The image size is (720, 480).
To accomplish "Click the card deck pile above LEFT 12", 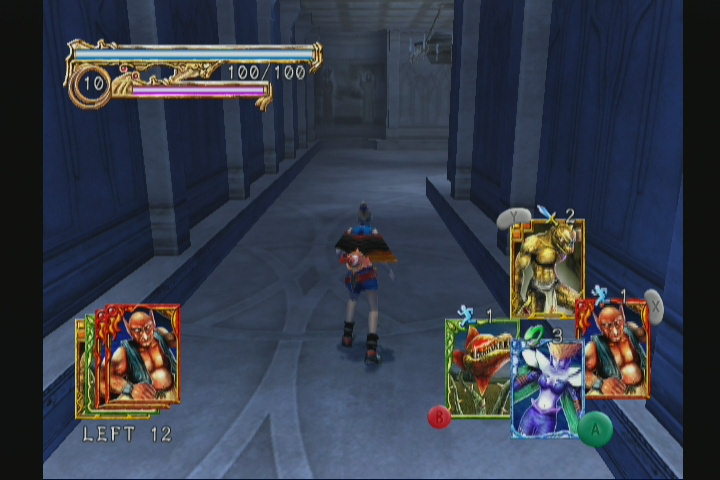I will click(x=130, y=360).
